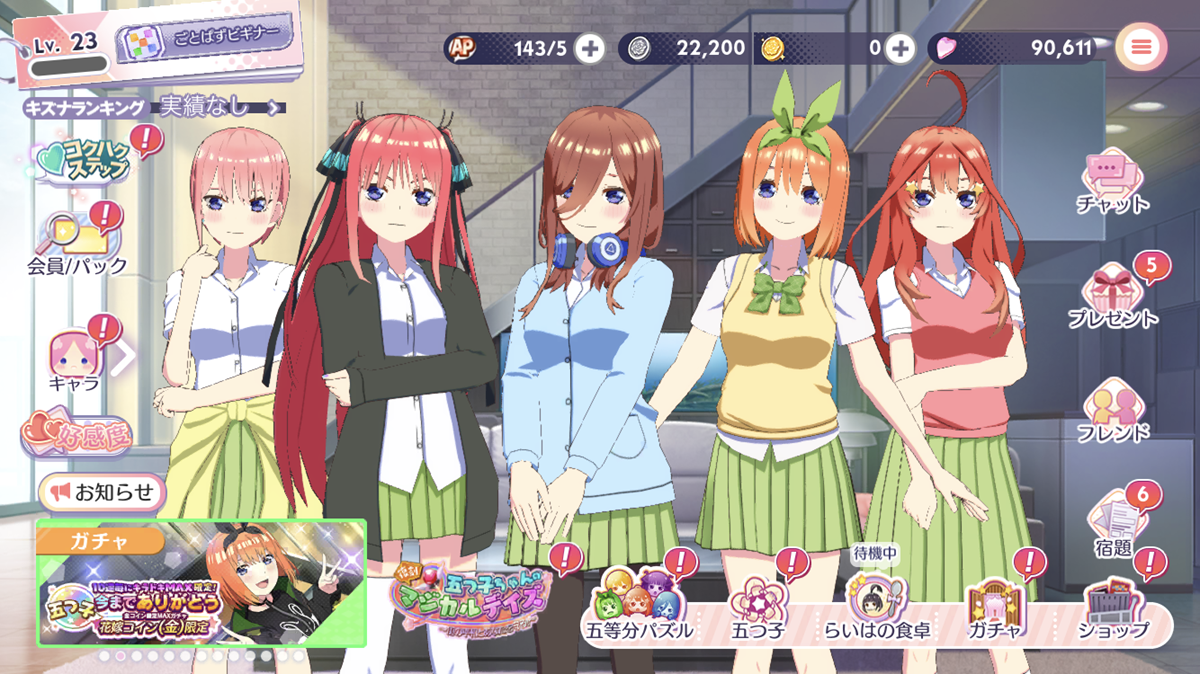Image resolution: width=1200 pixels, height=674 pixels.
Task: Open the 五つ子 quintuplets menu
Action: (759, 608)
